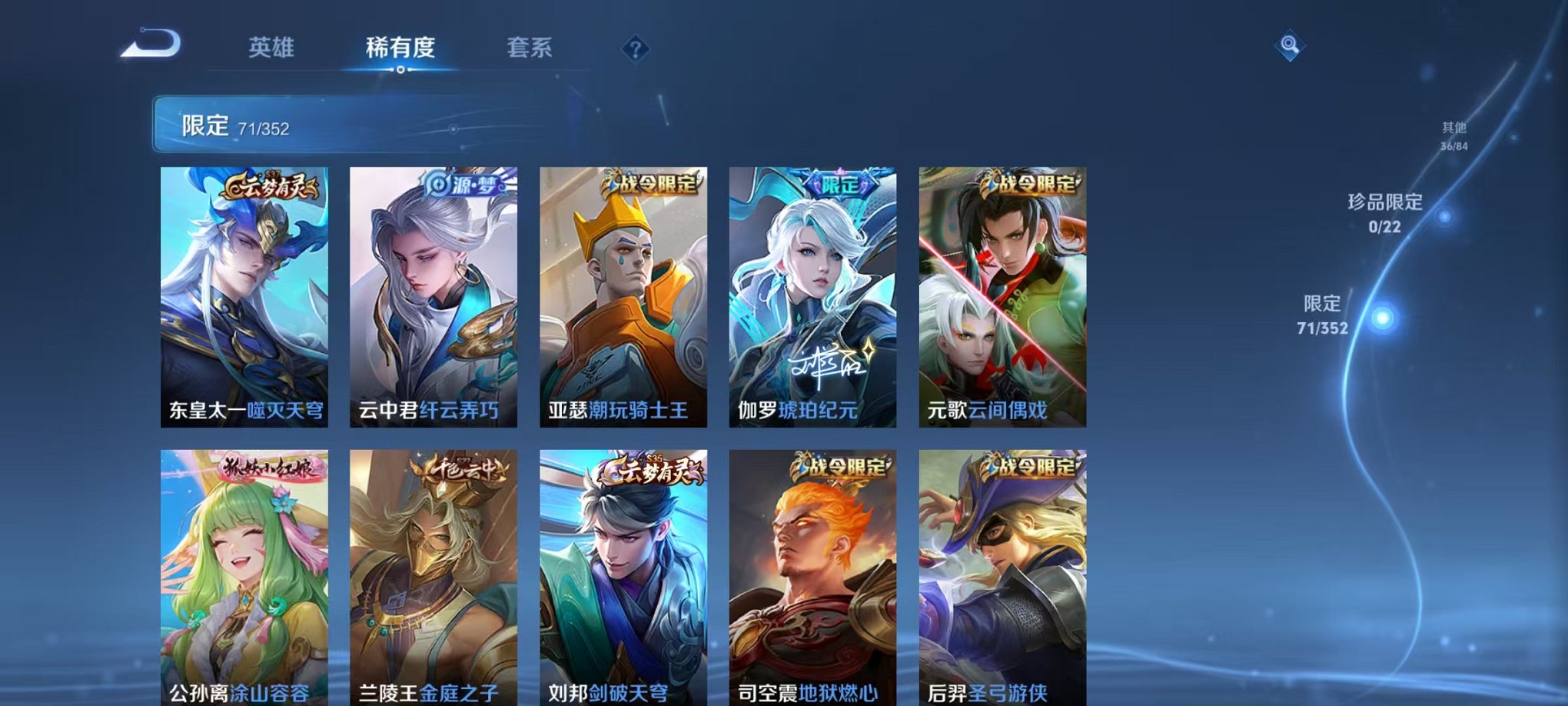Select the 稀有度 tab
The width and height of the screenshot is (1568, 706).
click(399, 48)
